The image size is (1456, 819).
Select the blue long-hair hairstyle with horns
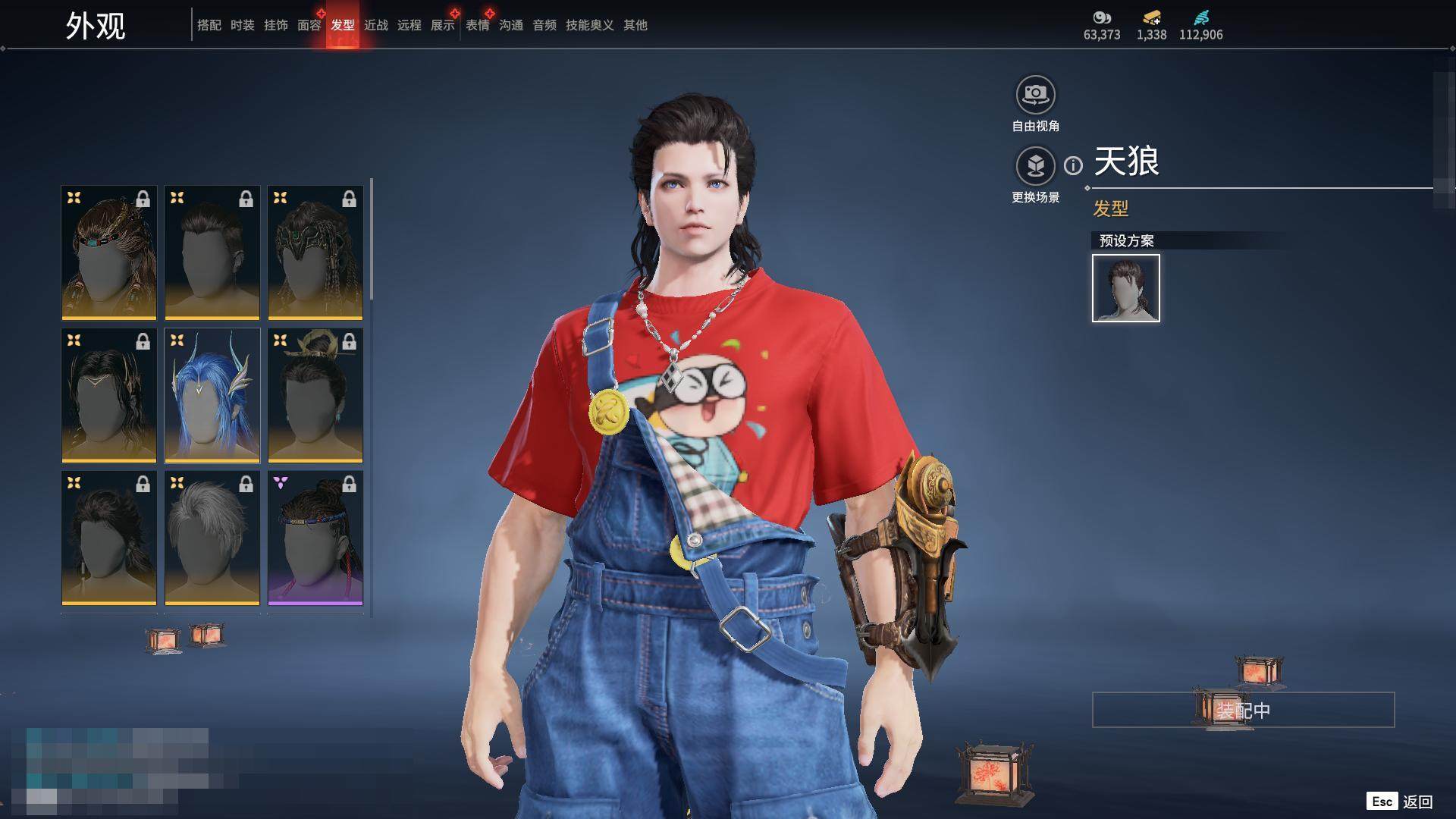click(x=212, y=395)
